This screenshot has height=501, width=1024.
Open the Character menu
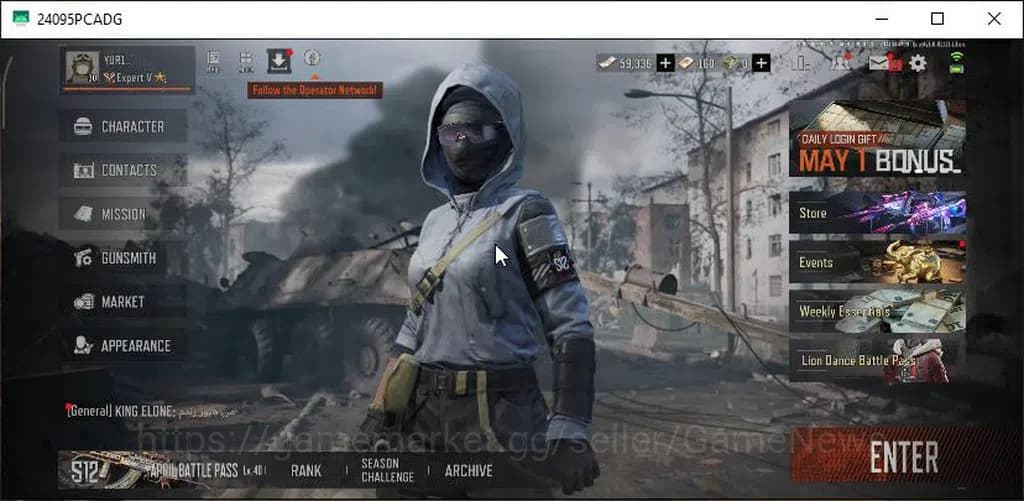point(124,127)
